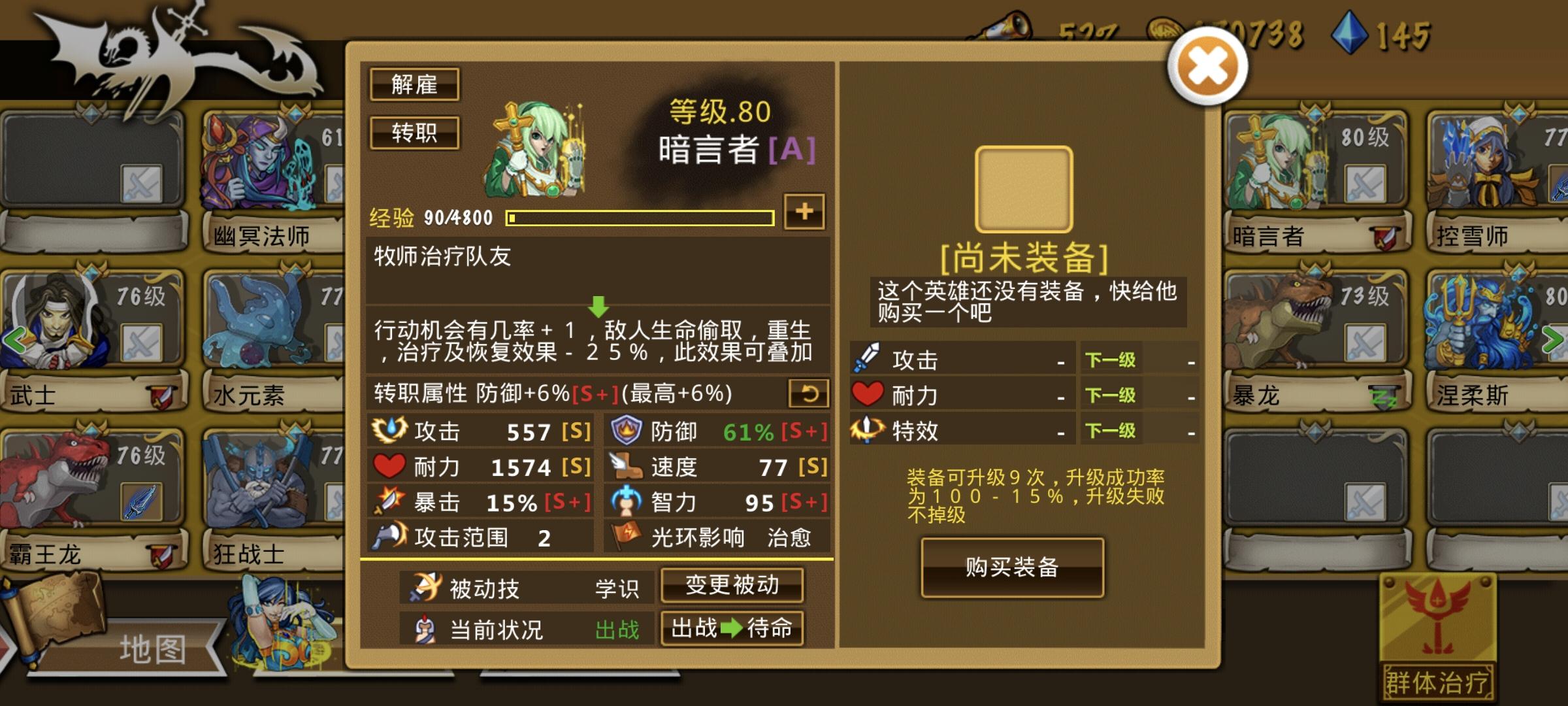The height and width of the screenshot is (706, 1568).
Task: Click the left green arrow for previous heroes
Action: point(14,339)
